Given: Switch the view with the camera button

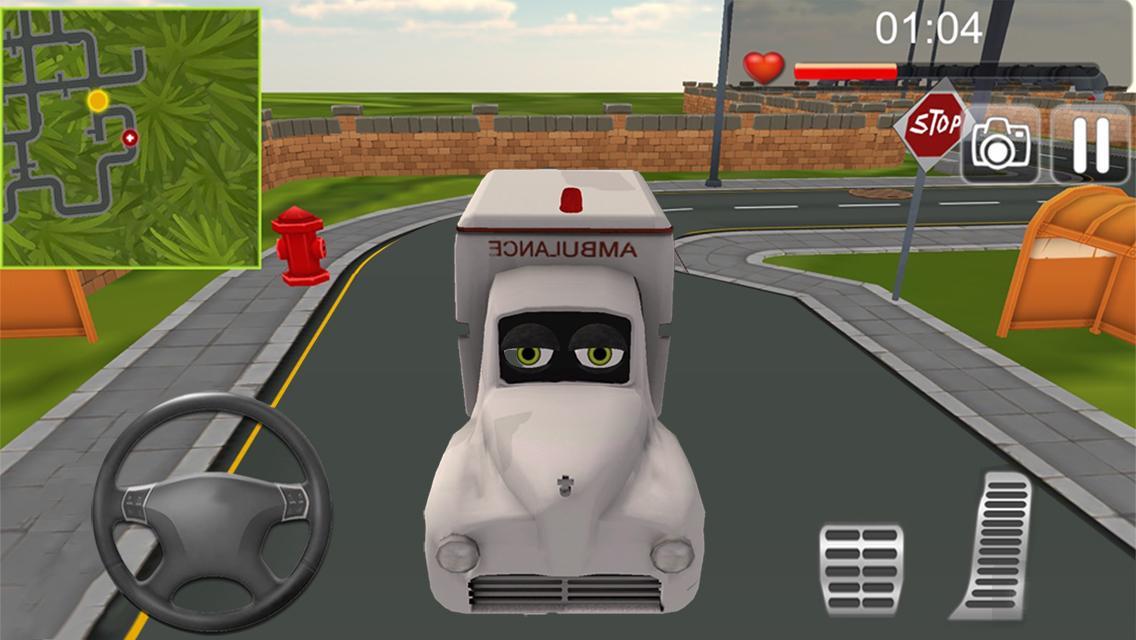Looking at the screenshot, I should click(1000, 146).
